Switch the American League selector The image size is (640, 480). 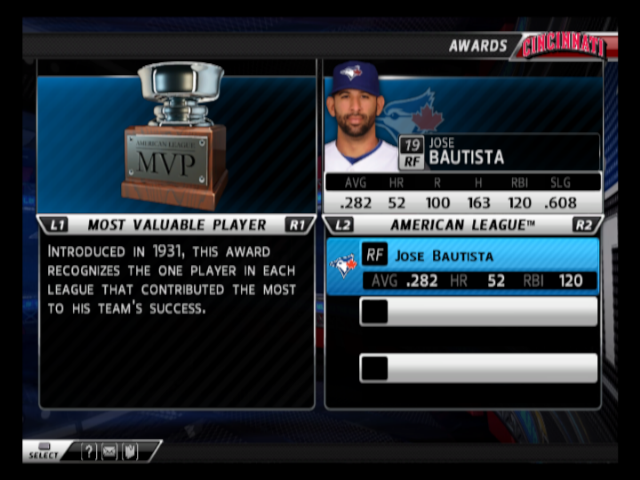click(462, 225)
